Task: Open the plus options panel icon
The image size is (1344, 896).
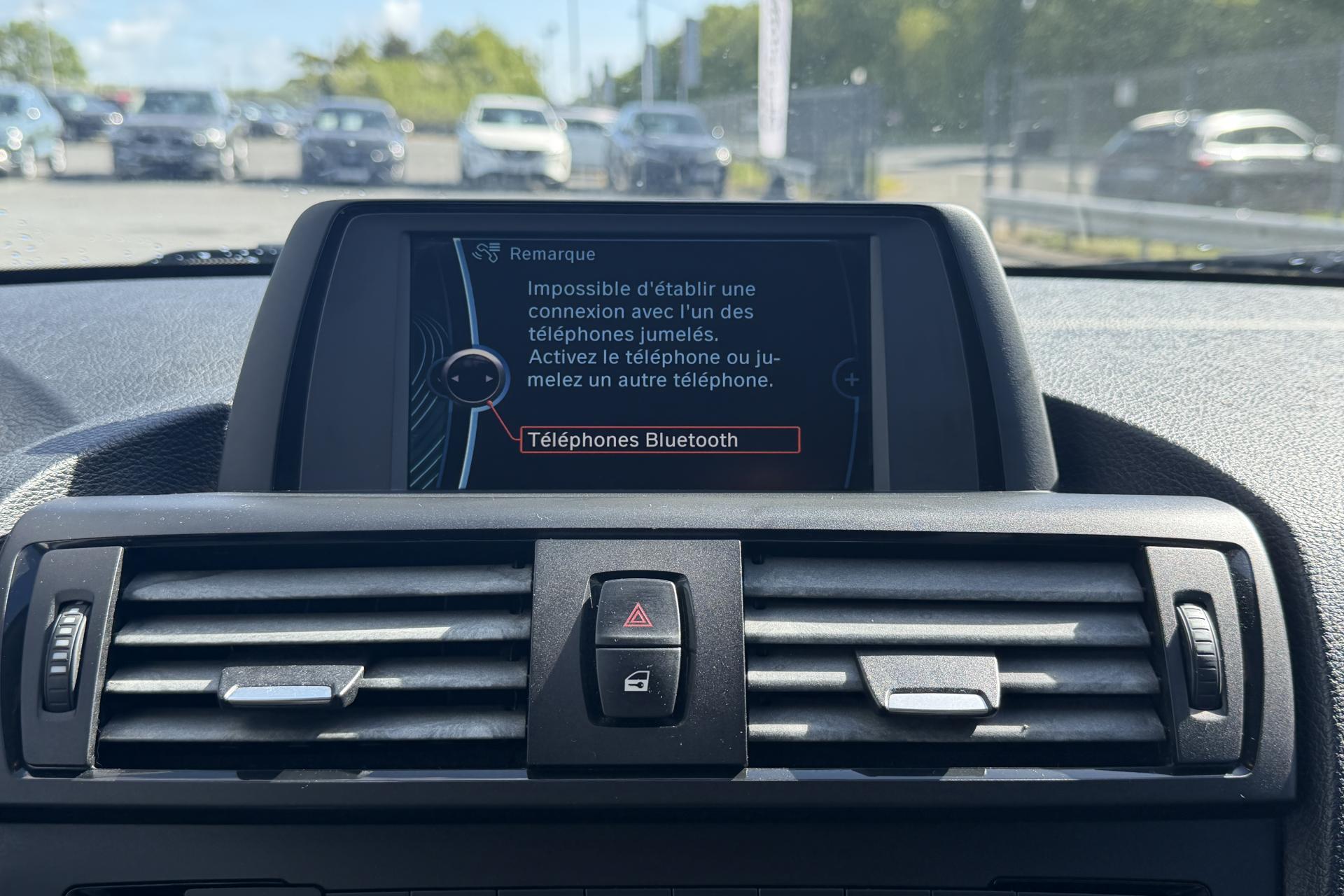Action: point(851,380)
